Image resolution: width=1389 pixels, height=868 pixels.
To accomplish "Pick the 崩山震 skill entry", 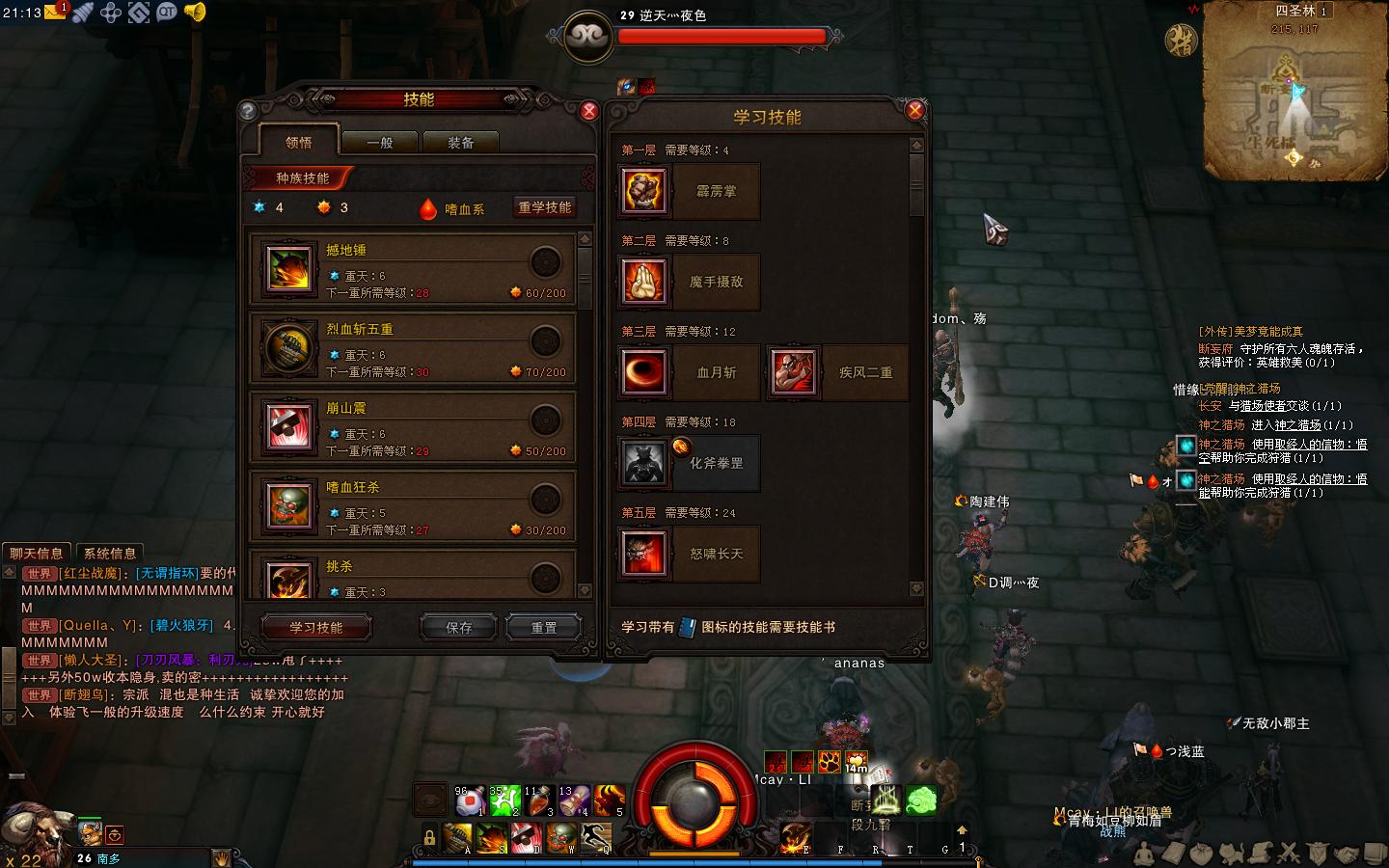I will (413, 427).
